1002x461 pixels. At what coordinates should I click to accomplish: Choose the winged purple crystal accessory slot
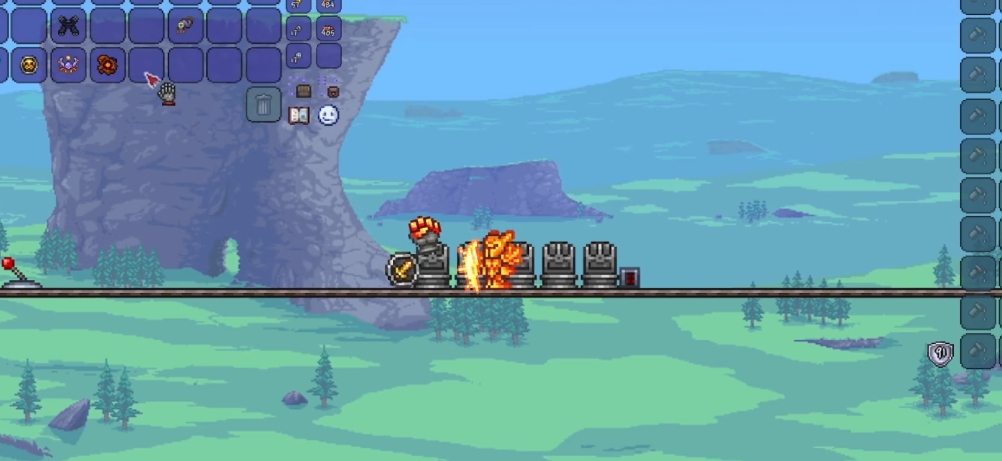(x=68, y=65)
